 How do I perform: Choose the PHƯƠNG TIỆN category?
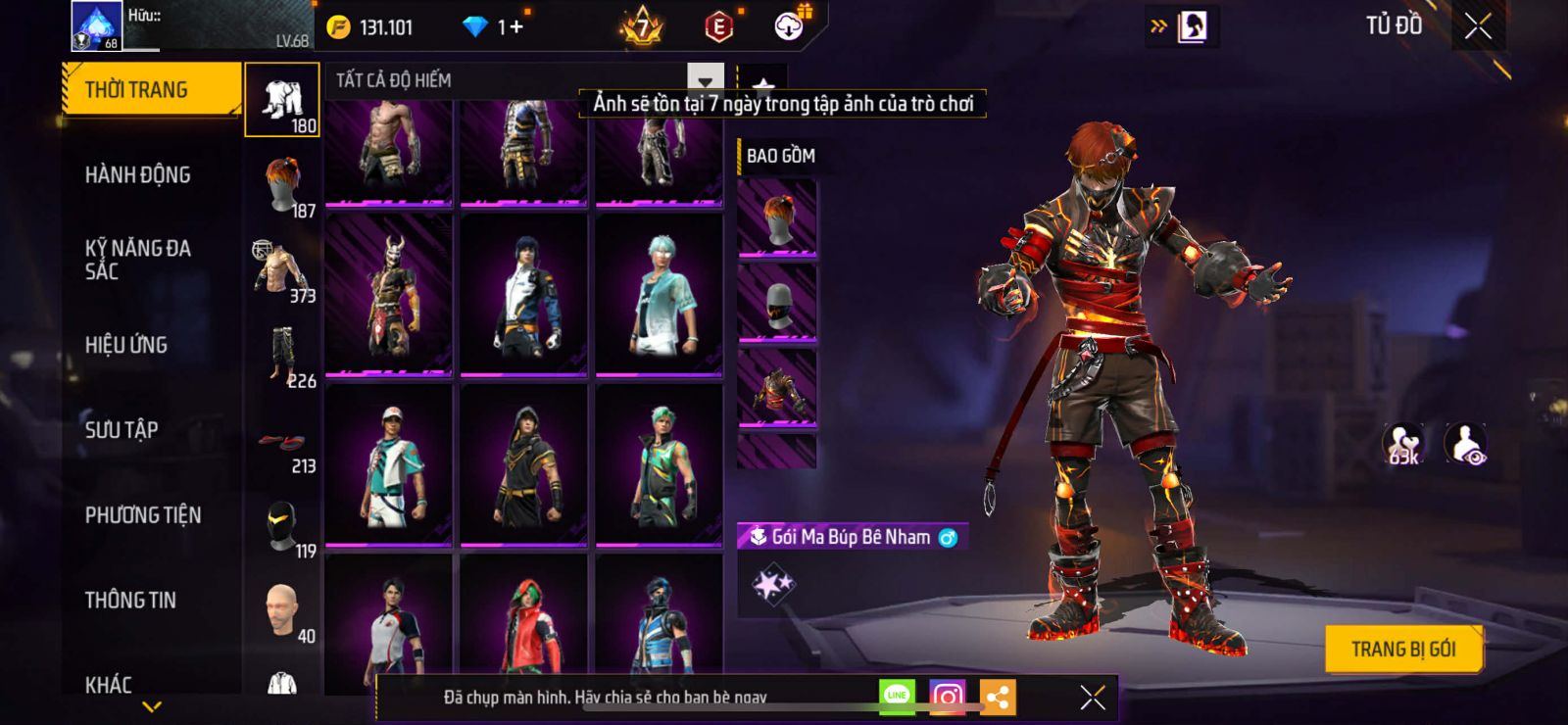pyautogui.click(x=143, y=515)
